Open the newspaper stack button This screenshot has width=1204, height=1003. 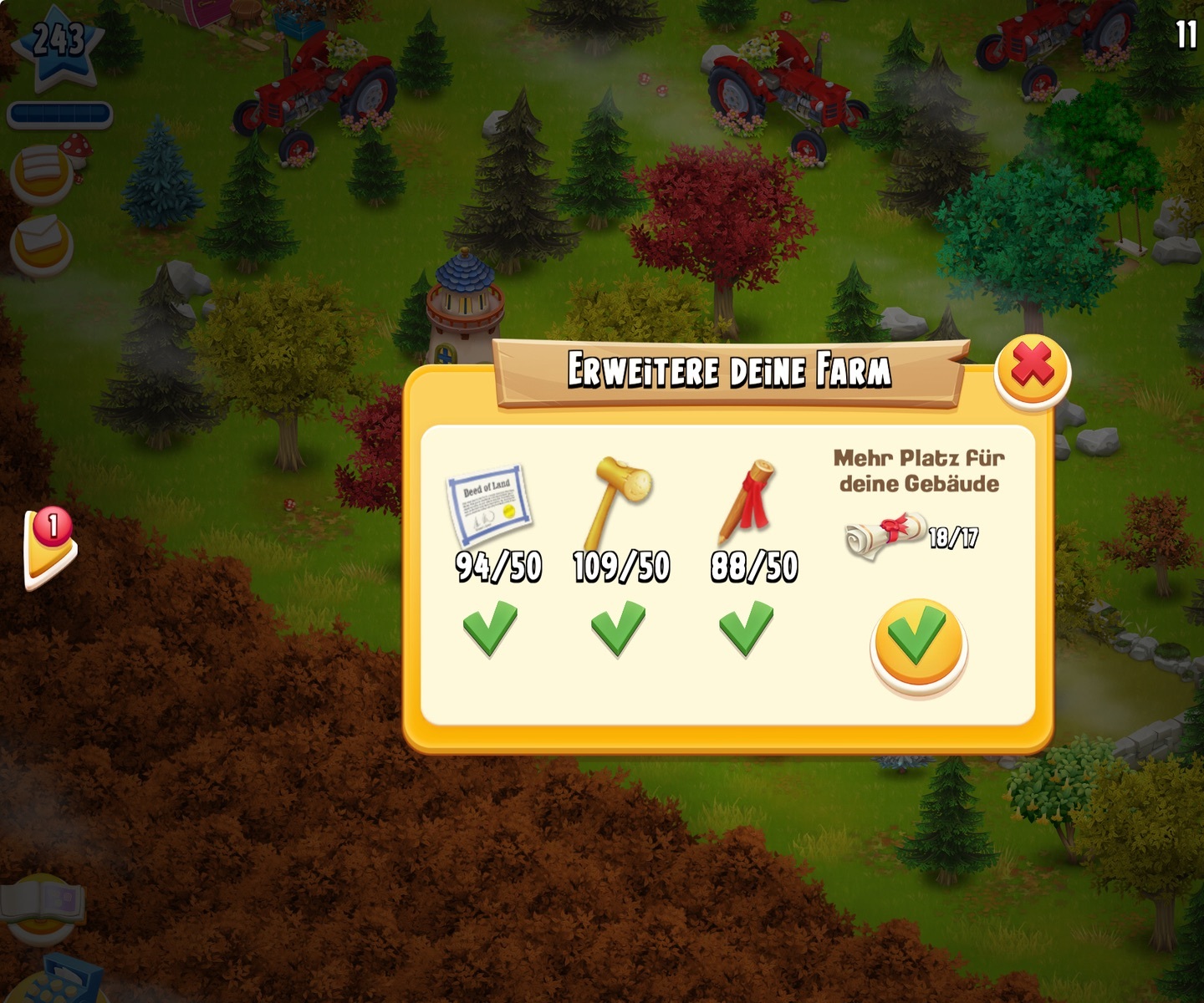[x=41, y=171]
